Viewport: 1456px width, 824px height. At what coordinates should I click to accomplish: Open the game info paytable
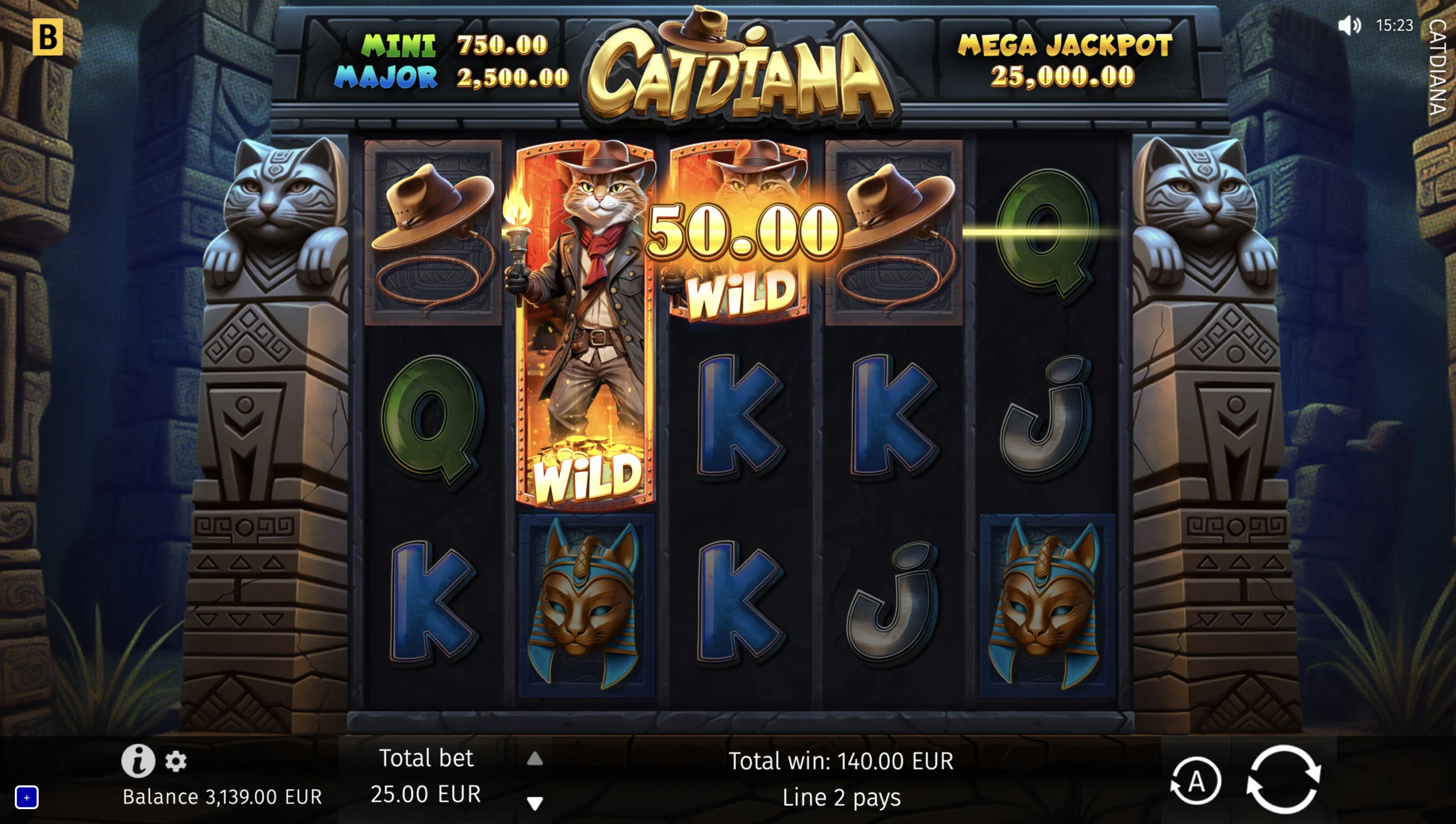pos(138,760)
